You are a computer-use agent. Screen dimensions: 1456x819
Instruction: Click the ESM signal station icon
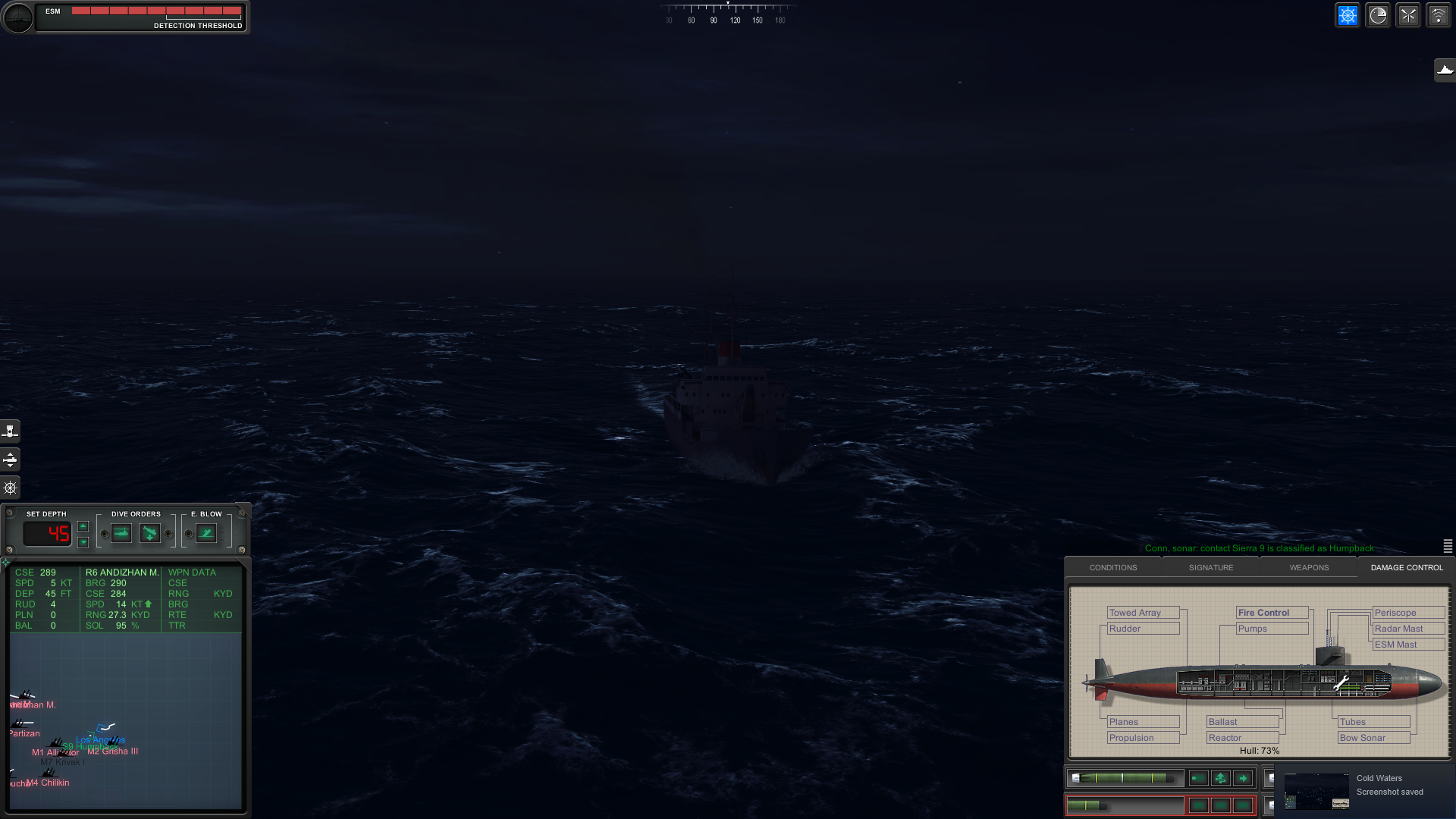coord(1439,14)
